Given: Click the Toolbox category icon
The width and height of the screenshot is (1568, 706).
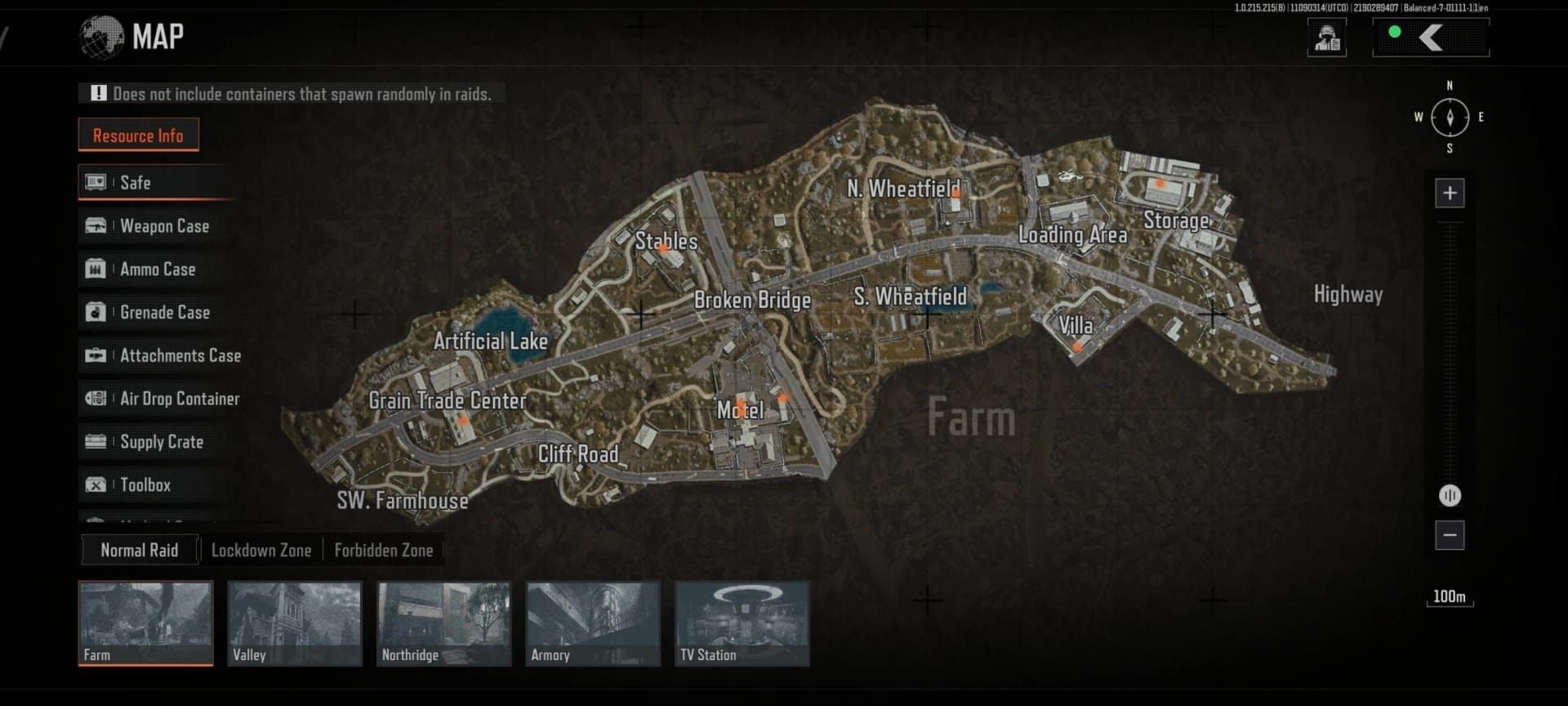Looking at the screenshot, I should (96, 485).
